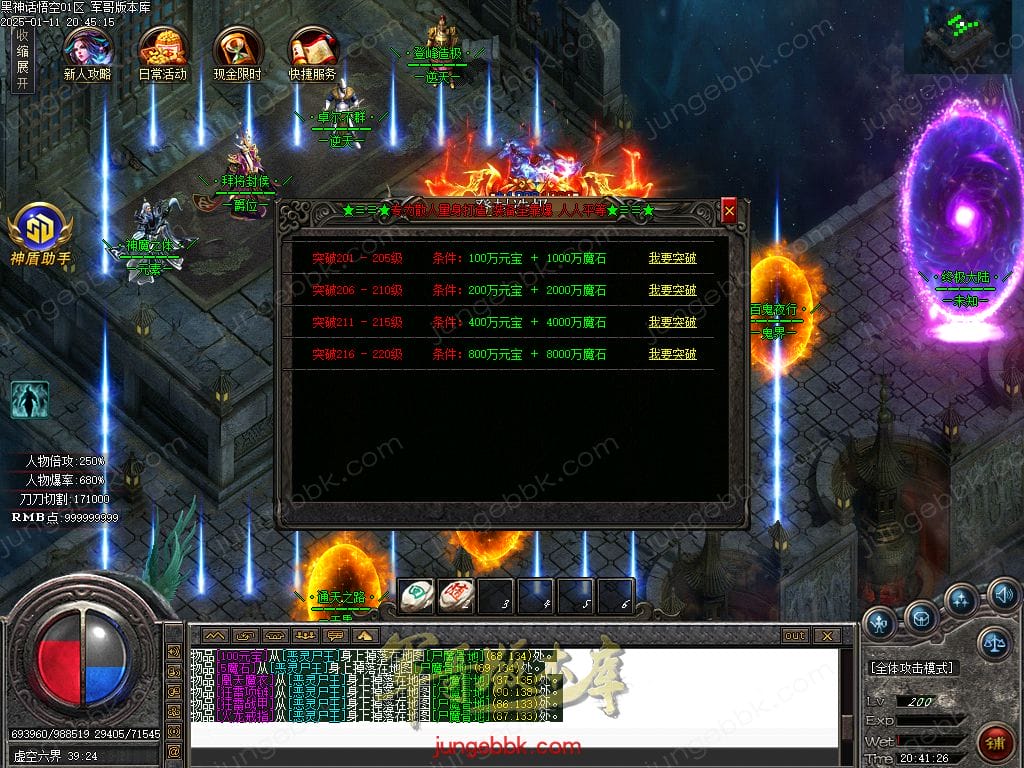
Task: Toggle the 收缩展开 collapse/expand tab
Action: (x=22, y=60)
